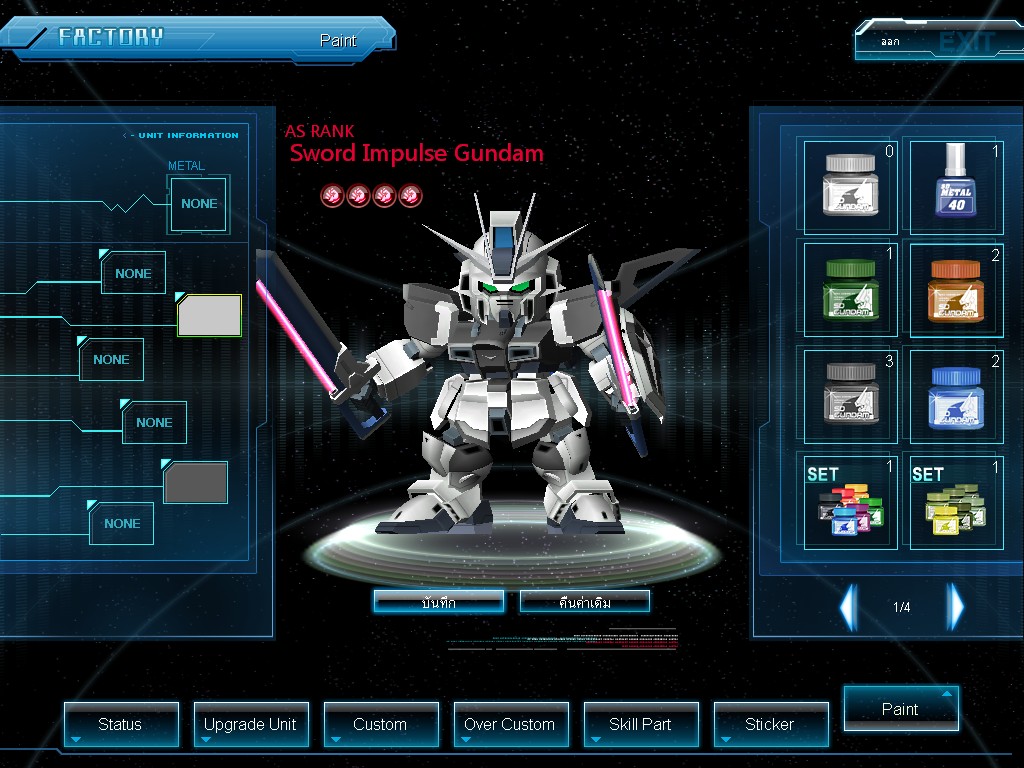
Task: Select the dark gray color swatch
Action: point(195,483)
